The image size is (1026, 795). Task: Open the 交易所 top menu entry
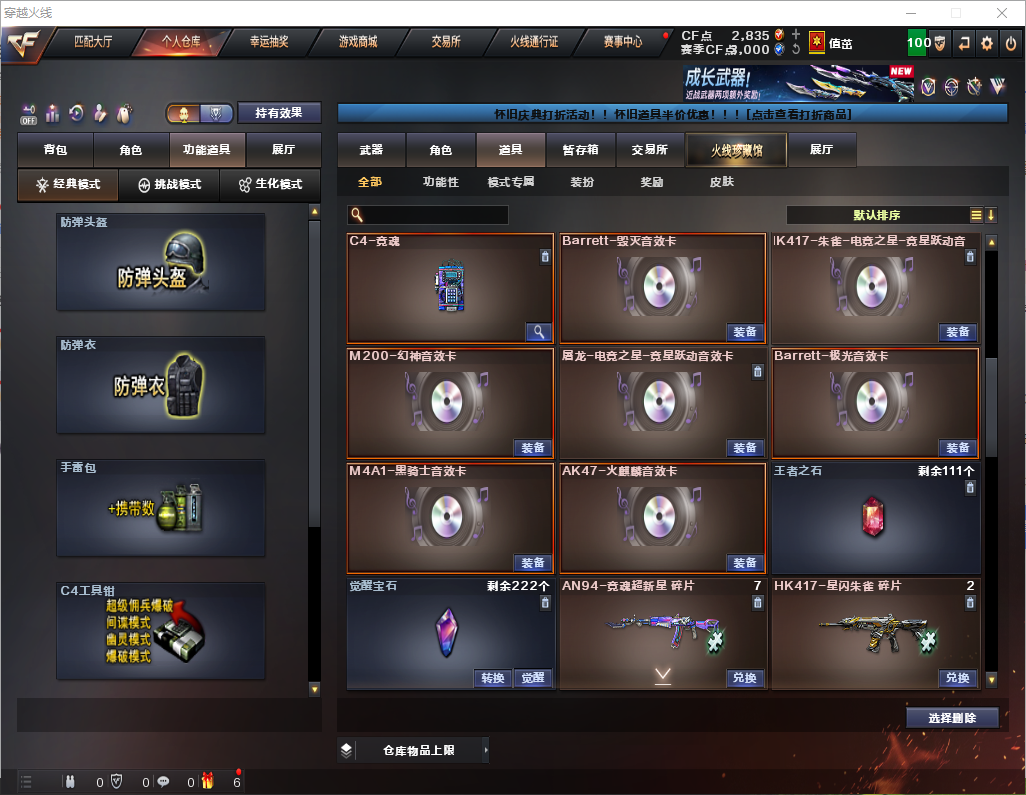click(x=446, y=43)
